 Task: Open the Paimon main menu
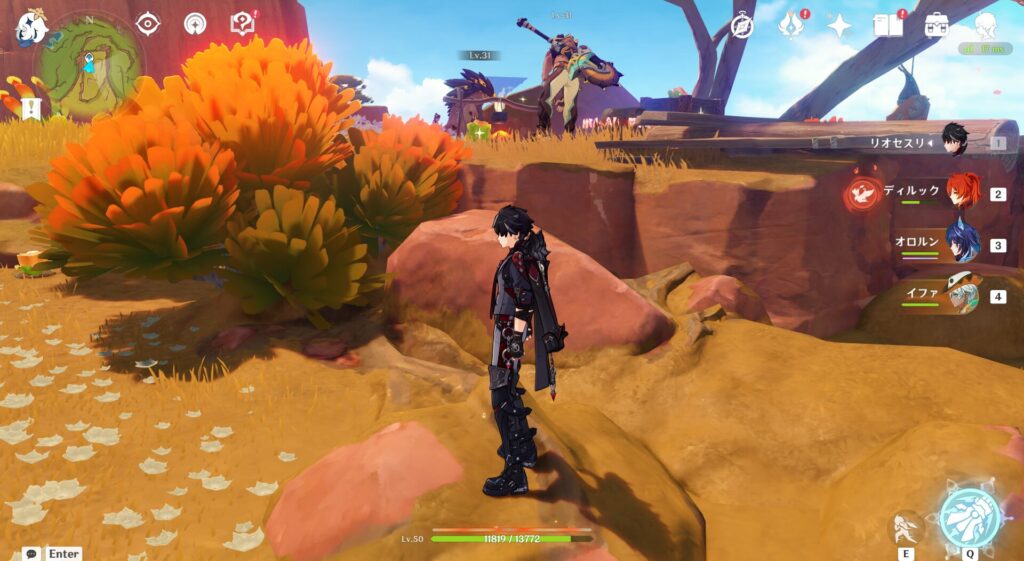(x=32, y=27)
